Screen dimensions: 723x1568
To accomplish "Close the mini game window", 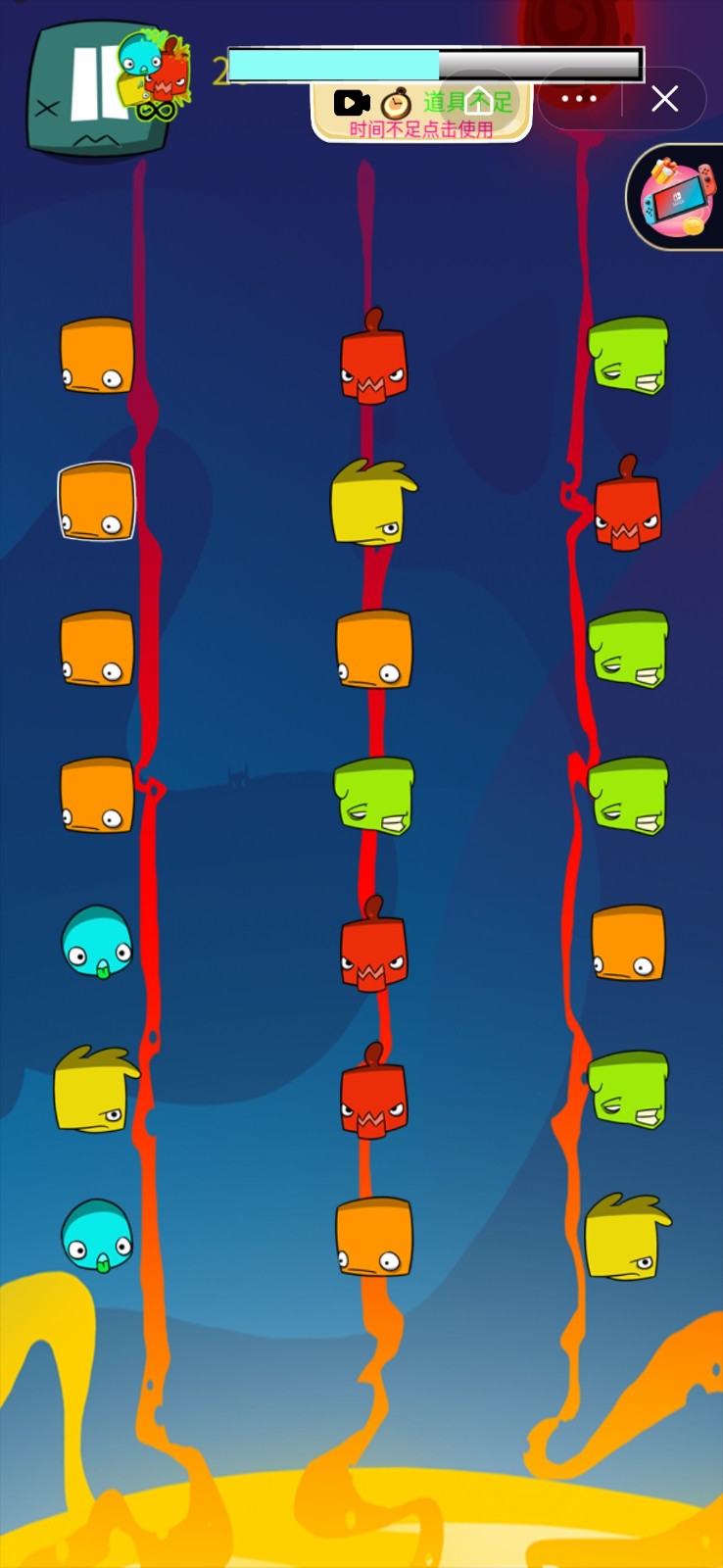I will [665, 99].
